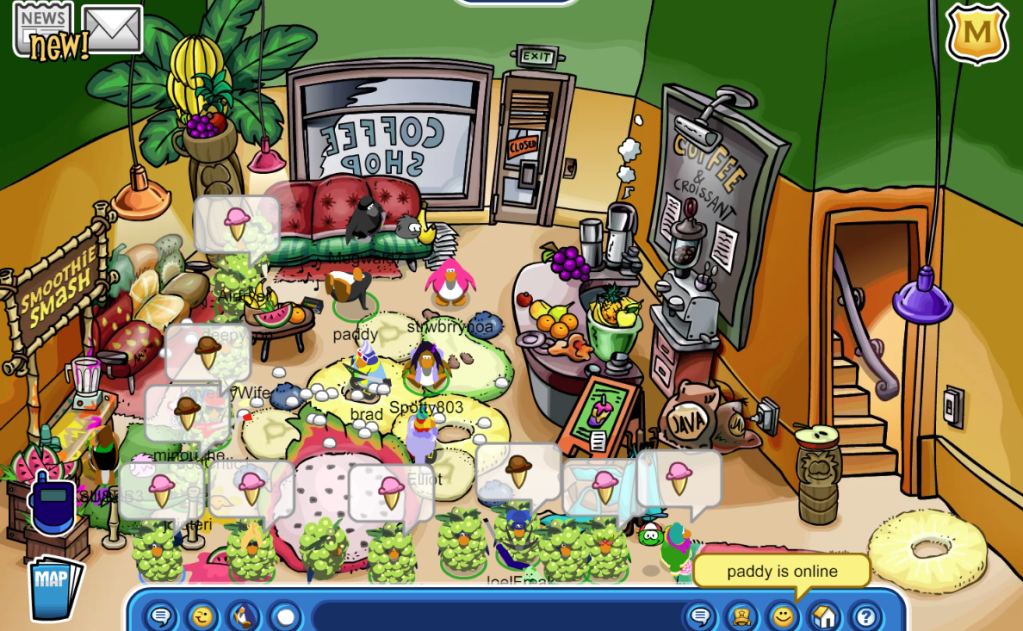Screen dimensions: 1023x631
Task: Click the "paddy is online" notification
Action: tap(780, 572)
